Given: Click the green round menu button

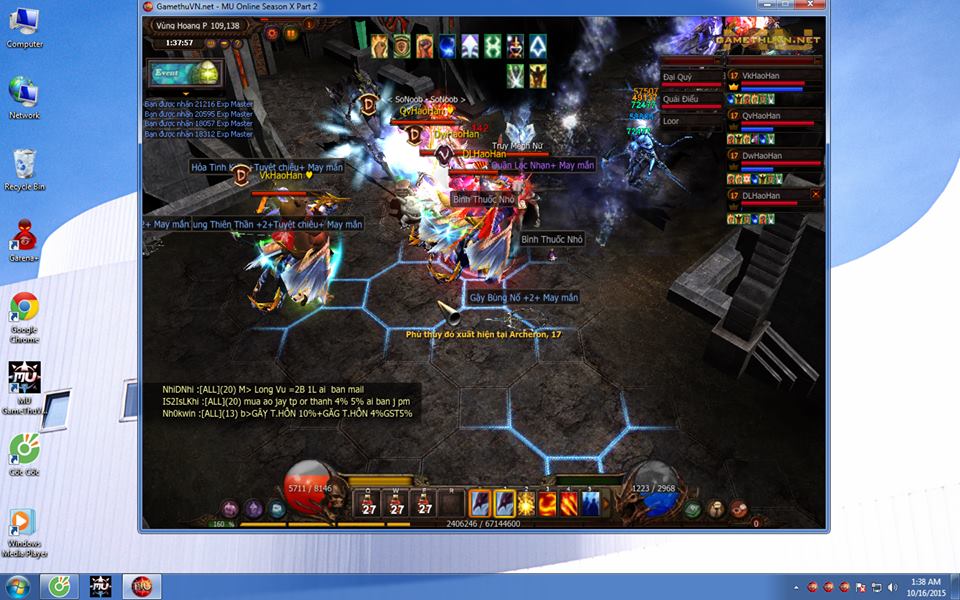Looking at the screenshot, I should [x=693, y=509].
